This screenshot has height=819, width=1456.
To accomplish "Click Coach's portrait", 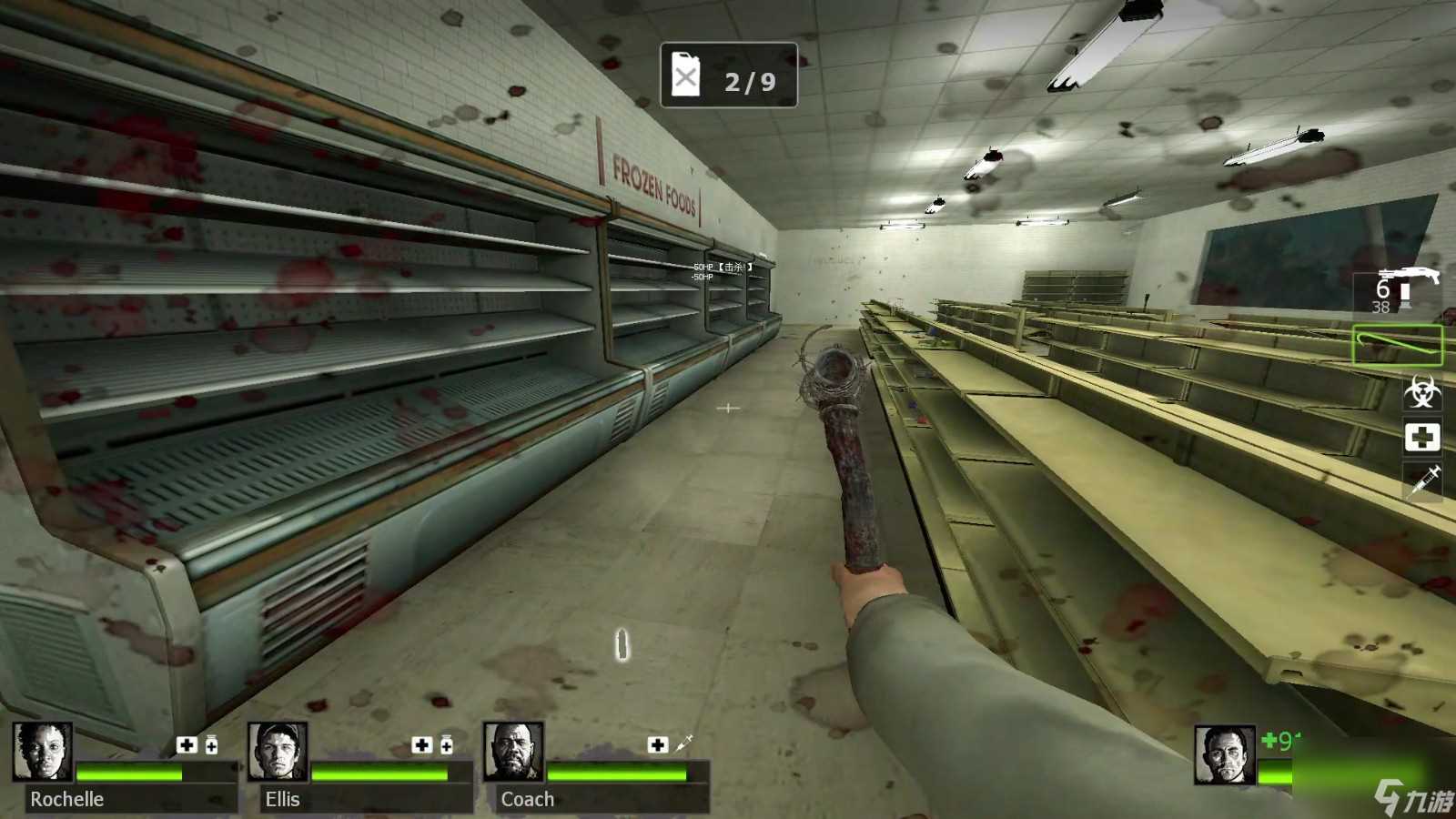I will tap(513, 752).
